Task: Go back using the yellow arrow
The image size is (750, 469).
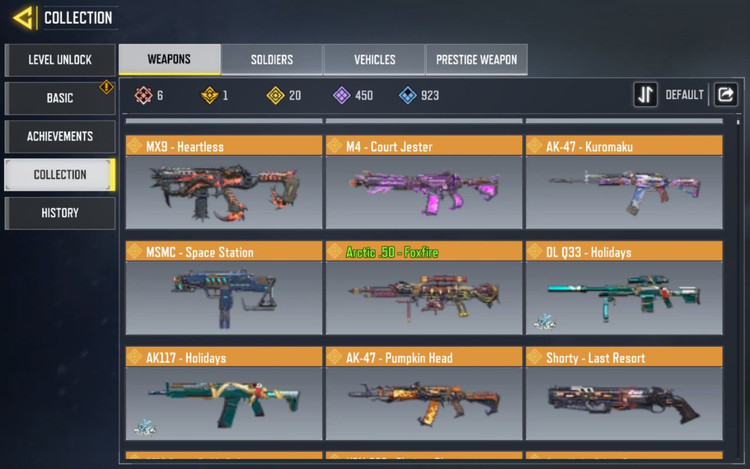Action: [22, 17]
